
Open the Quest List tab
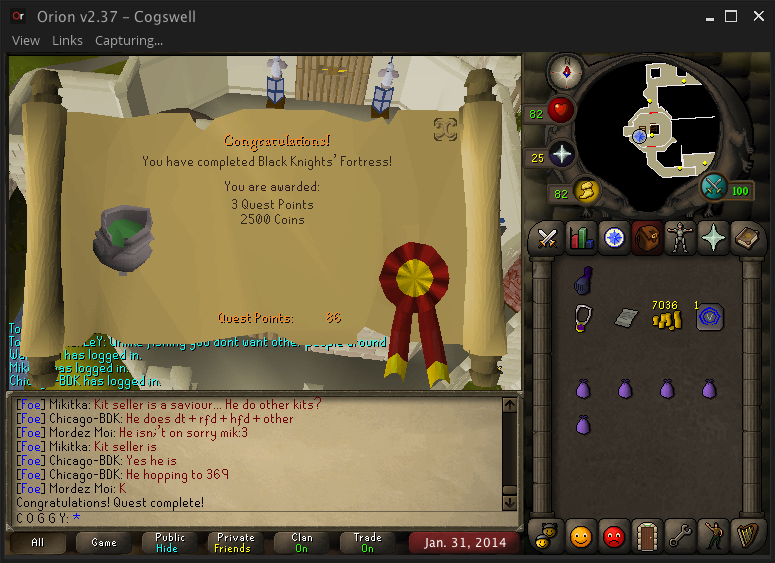click(614, 238)
